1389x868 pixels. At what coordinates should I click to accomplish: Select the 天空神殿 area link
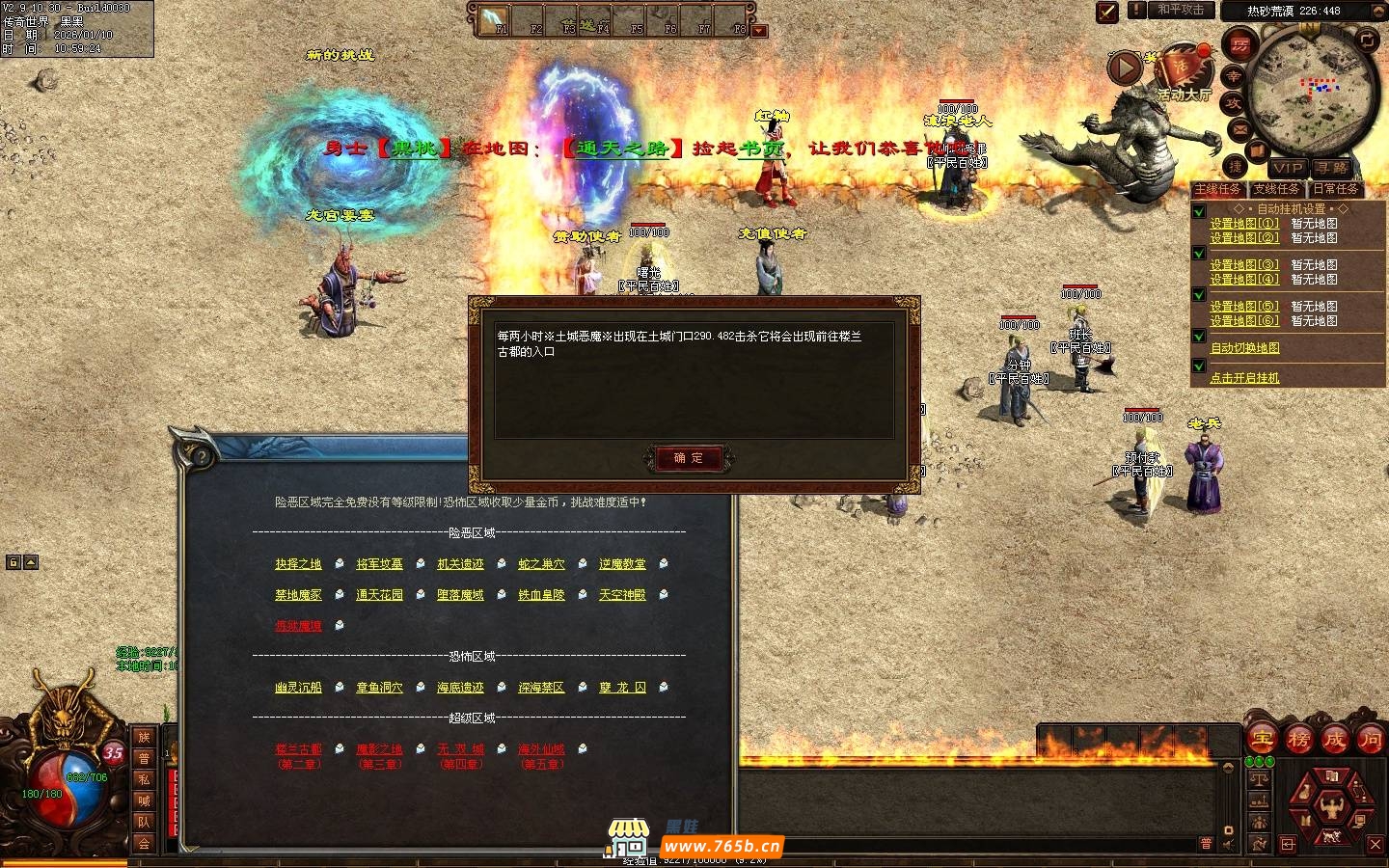click(x=622, y=595)
